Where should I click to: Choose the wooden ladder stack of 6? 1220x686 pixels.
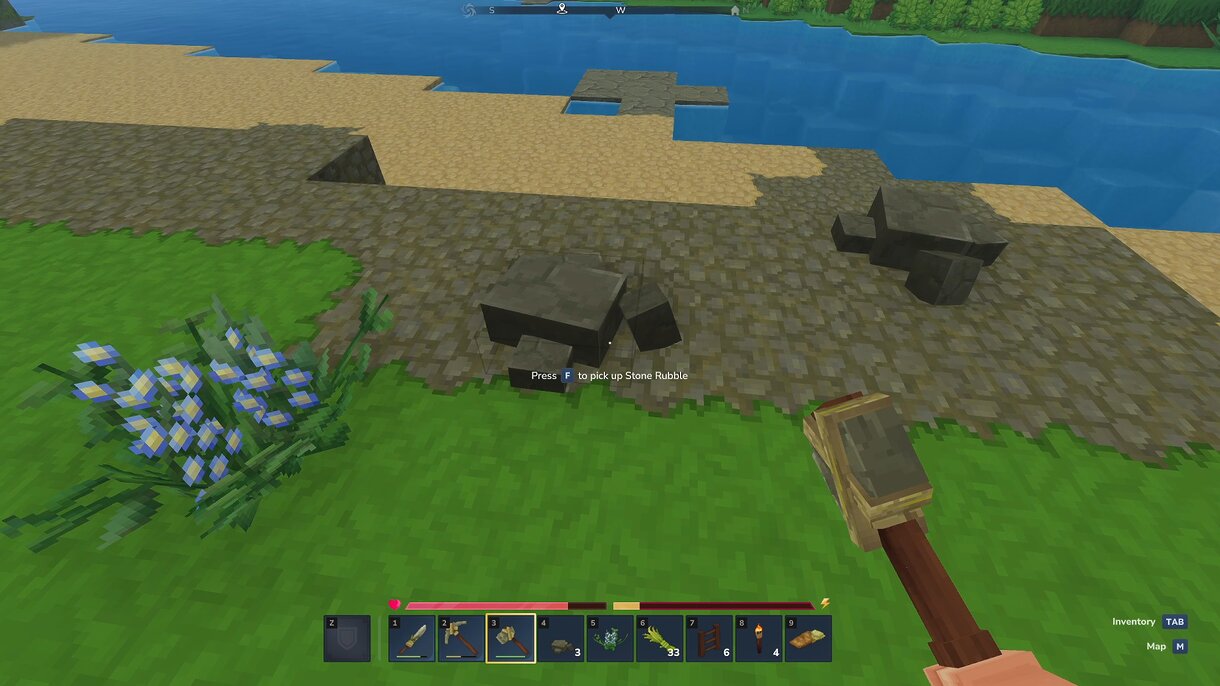click(708, 638)
